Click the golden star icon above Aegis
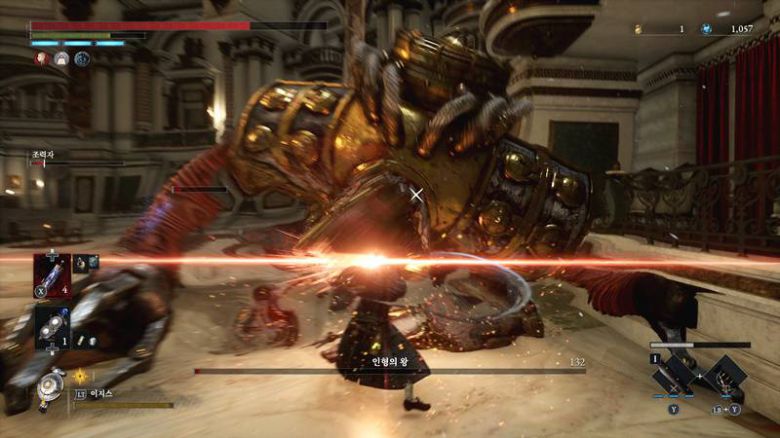 [79, 376]
